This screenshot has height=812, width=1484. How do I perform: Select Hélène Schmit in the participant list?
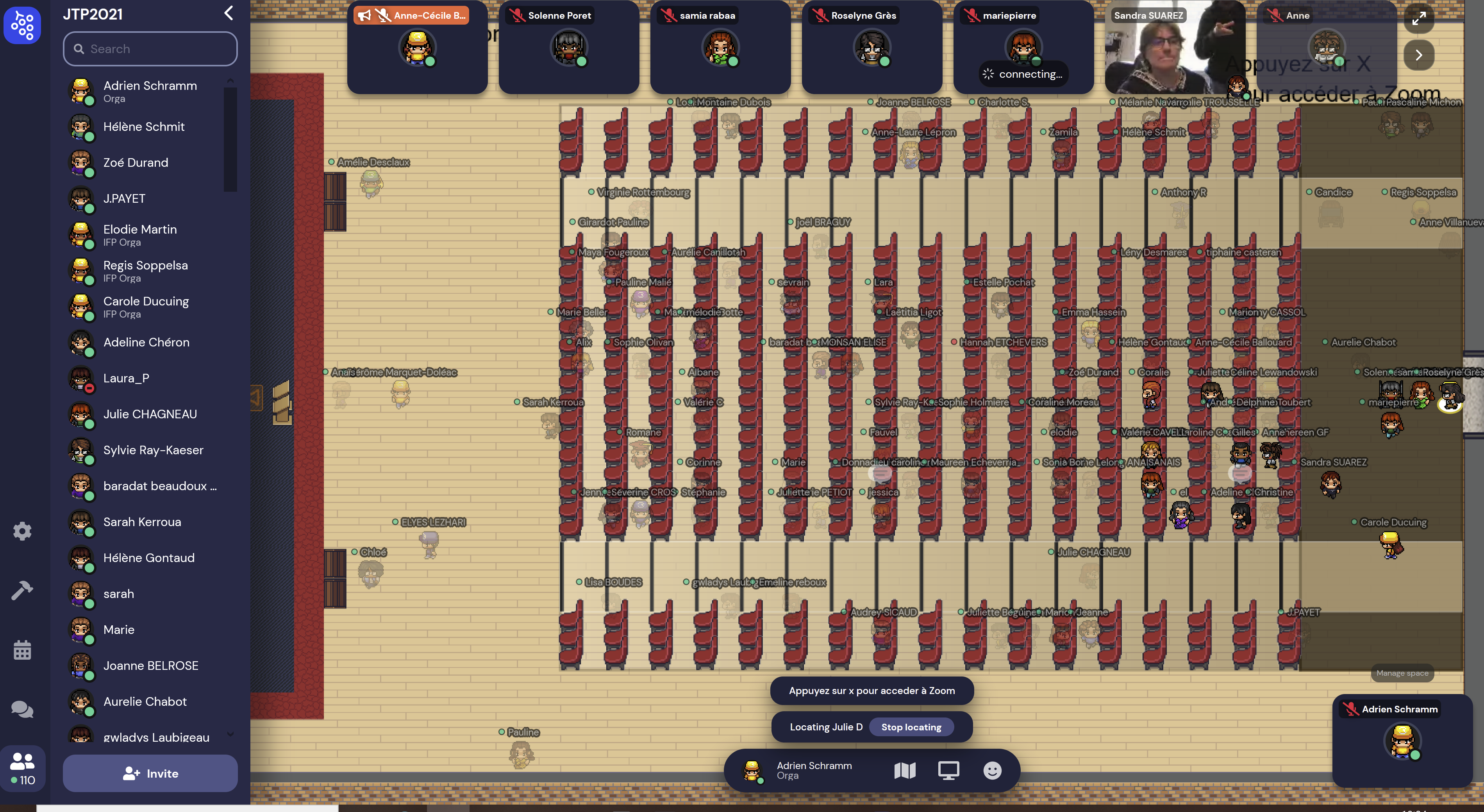pos(144,127)
